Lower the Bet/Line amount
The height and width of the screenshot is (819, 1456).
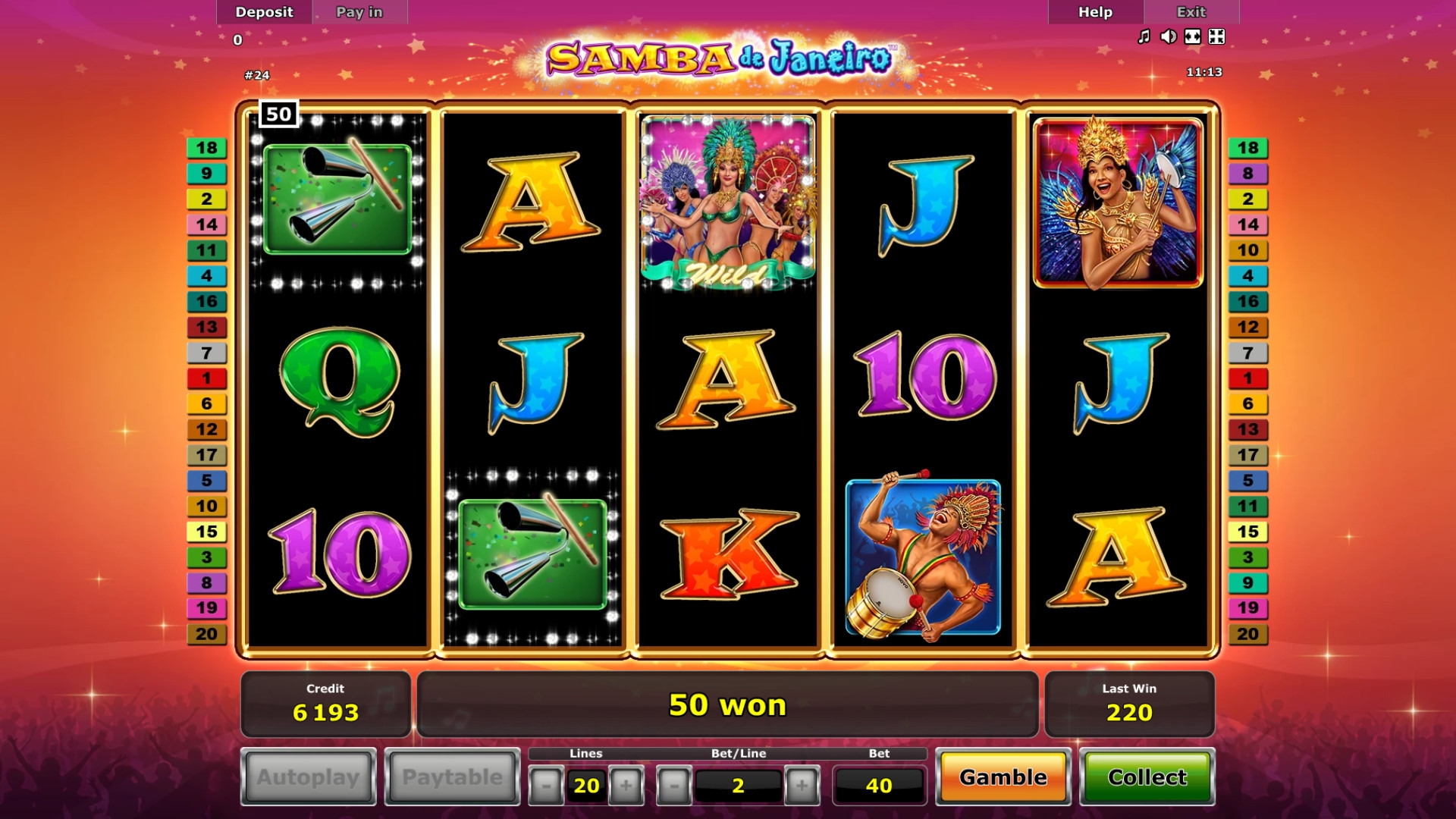[x=673, y=786]
